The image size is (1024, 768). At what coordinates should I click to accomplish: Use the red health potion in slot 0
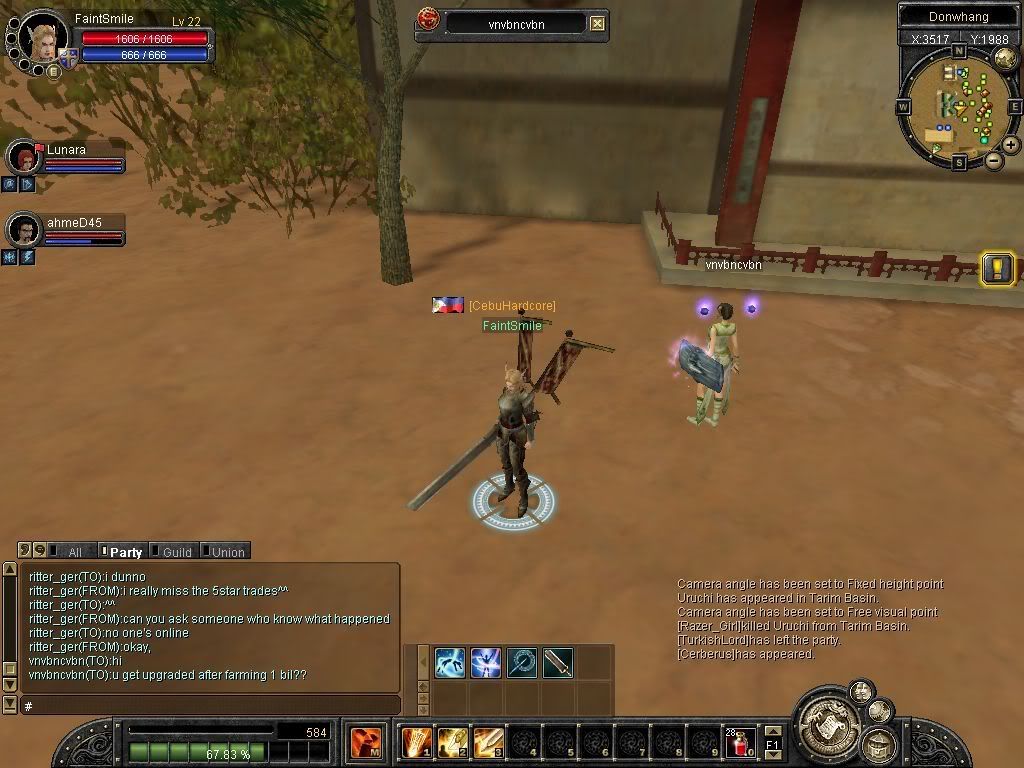741,743
